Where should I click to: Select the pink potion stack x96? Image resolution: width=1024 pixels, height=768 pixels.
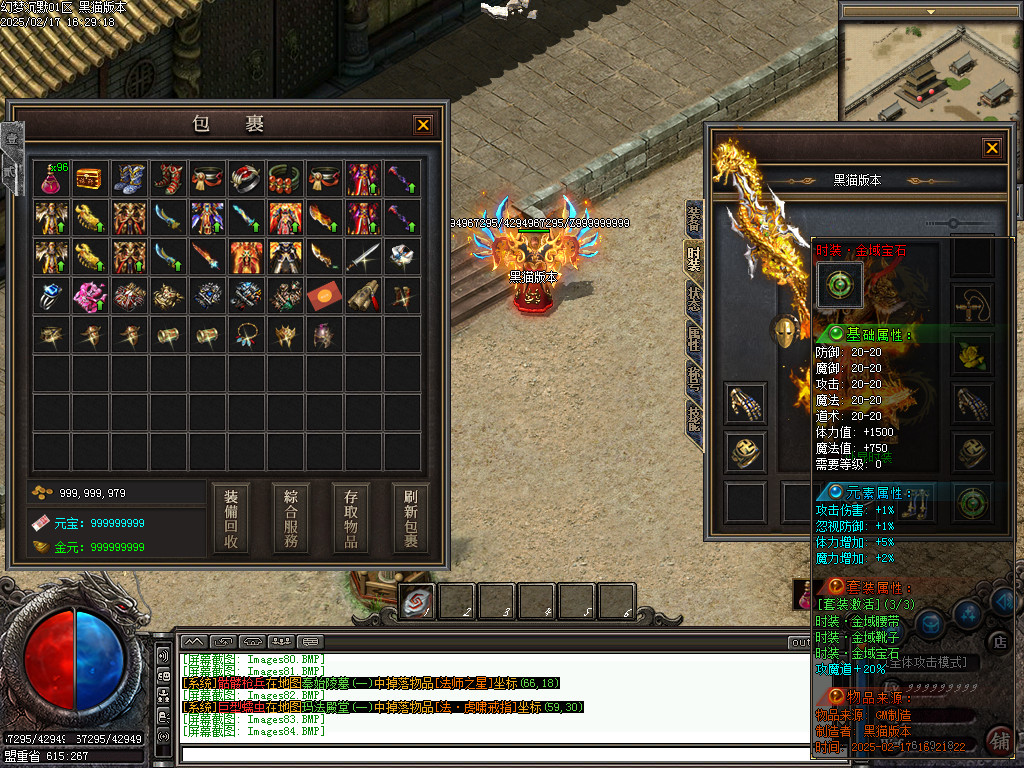[52, 179]
